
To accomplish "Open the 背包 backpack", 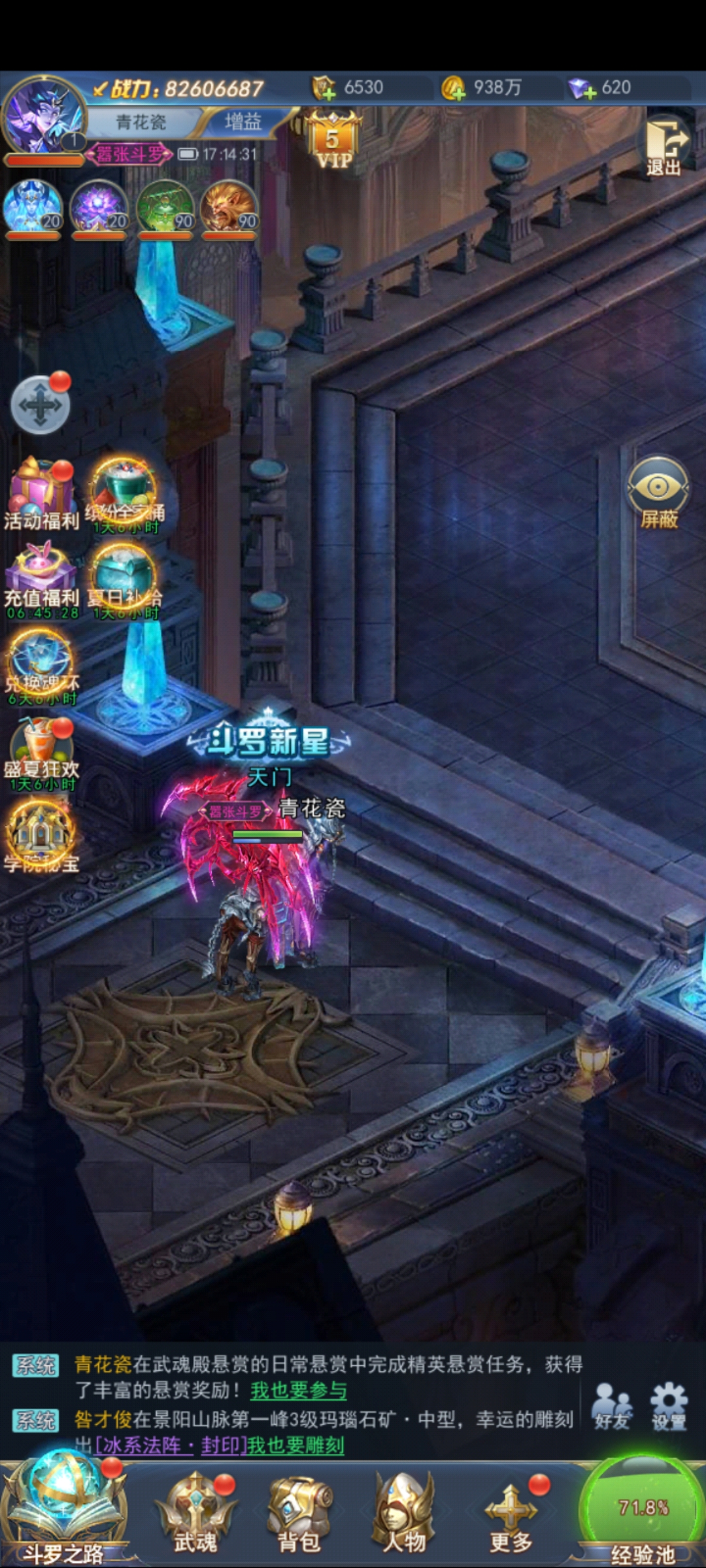I will click(x=299, y=1512).
